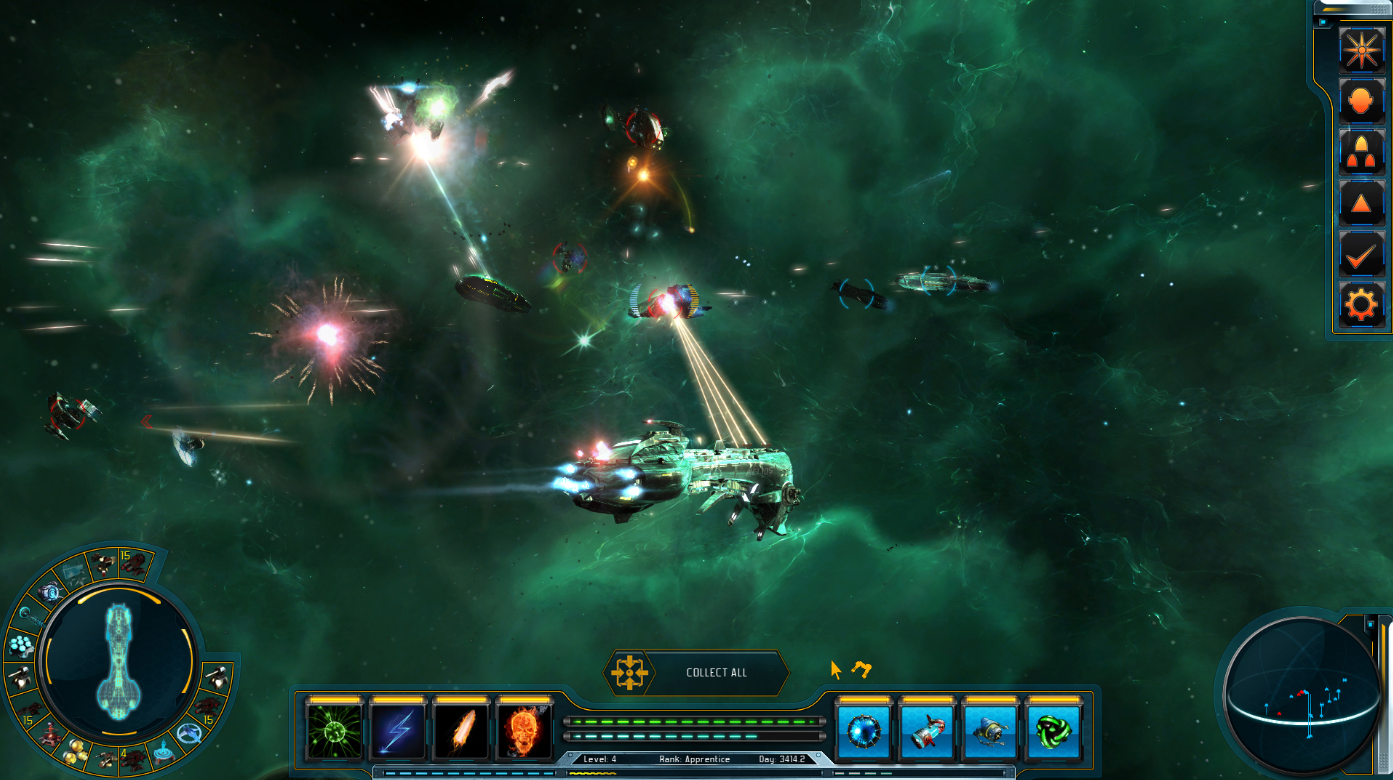Select the golden engine slot on the ship wheel

pyautogui.click(x=74, y=753)
